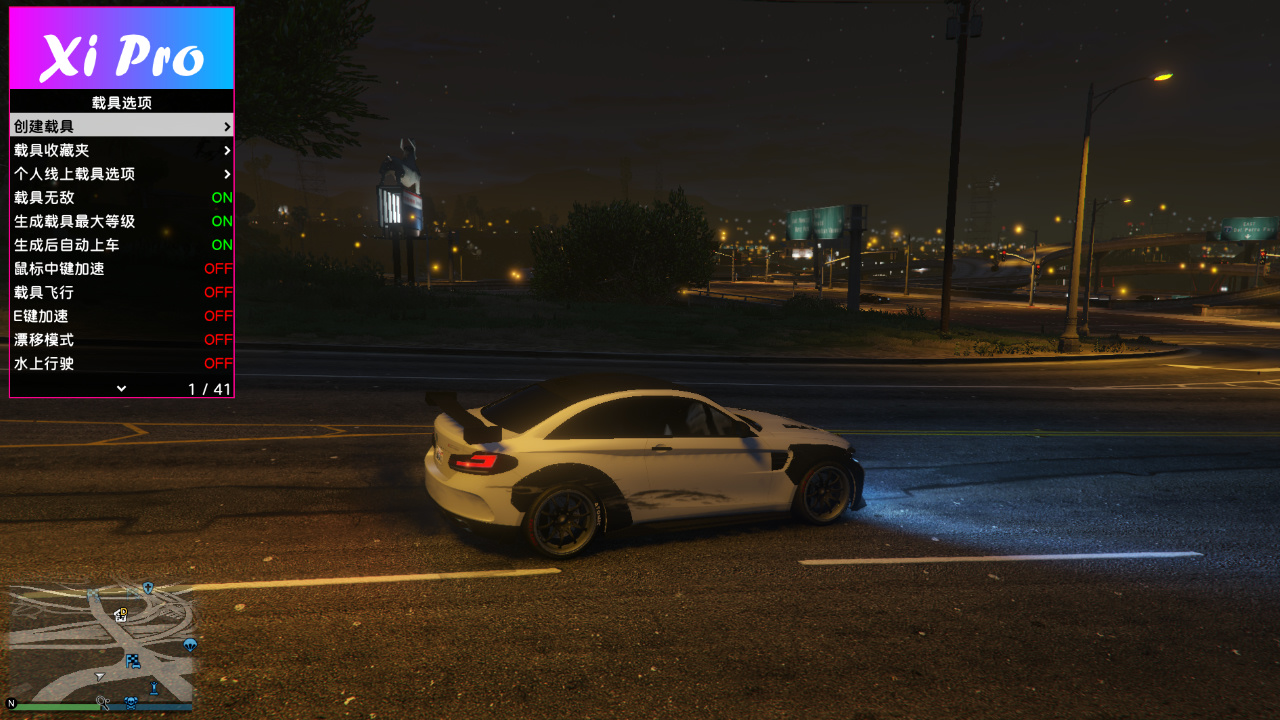Screen dimensions: 1280x720
Task: Enable 鼠标中键加速 option
Action: 121,269
